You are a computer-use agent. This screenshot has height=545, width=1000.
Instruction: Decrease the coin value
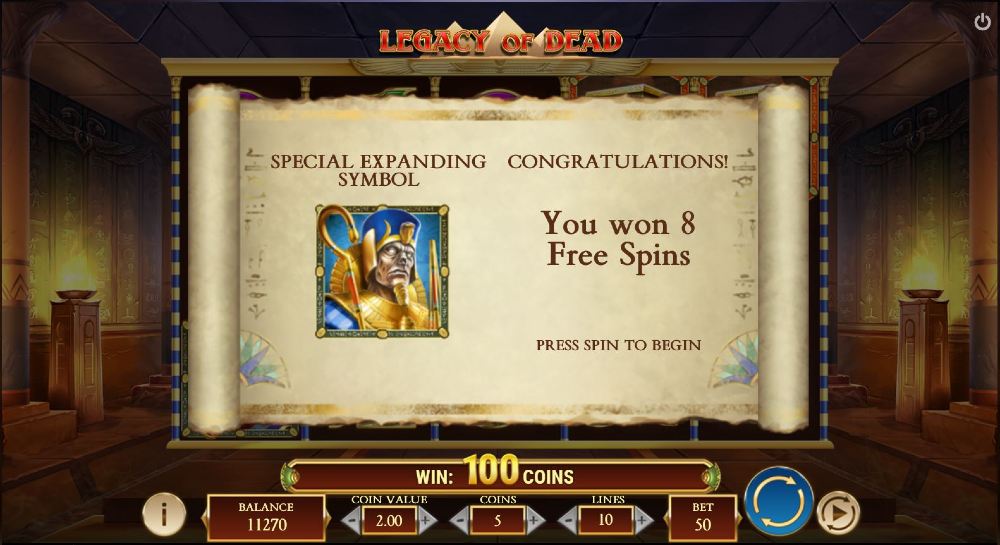tap(351, 520)
